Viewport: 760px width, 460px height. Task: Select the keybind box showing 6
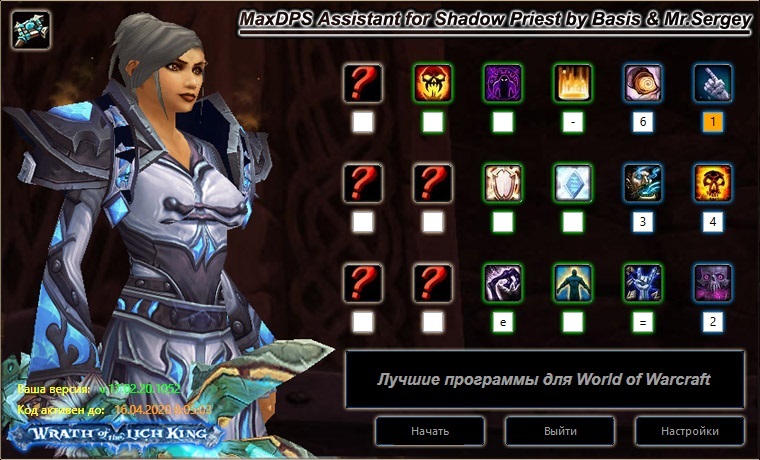click(643, 122)
